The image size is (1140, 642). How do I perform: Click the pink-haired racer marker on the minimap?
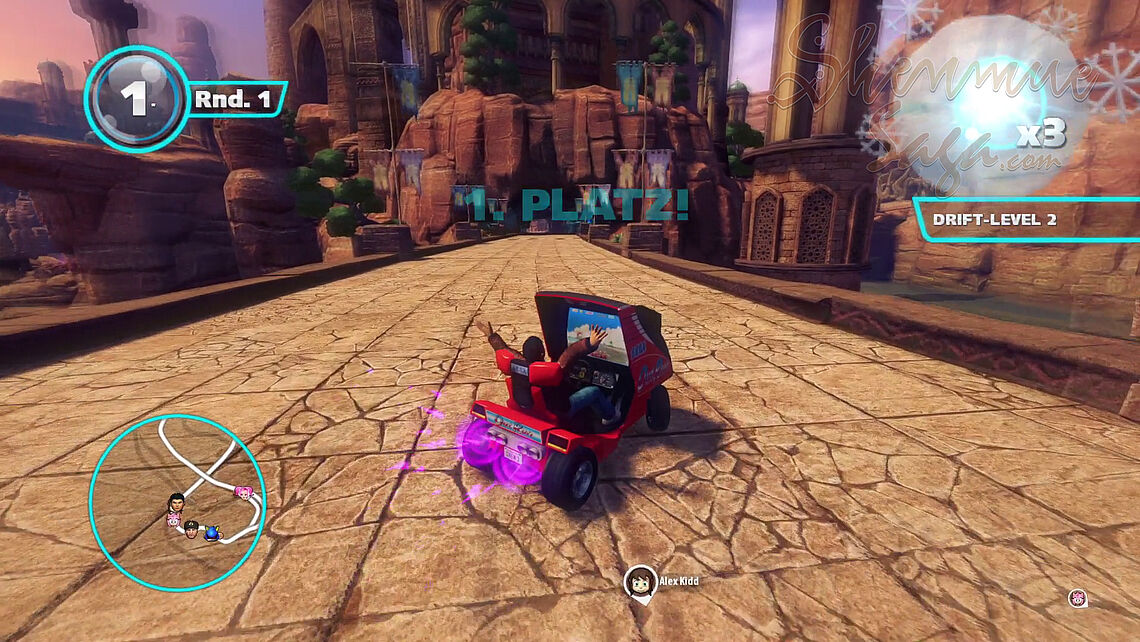(243, 493)
